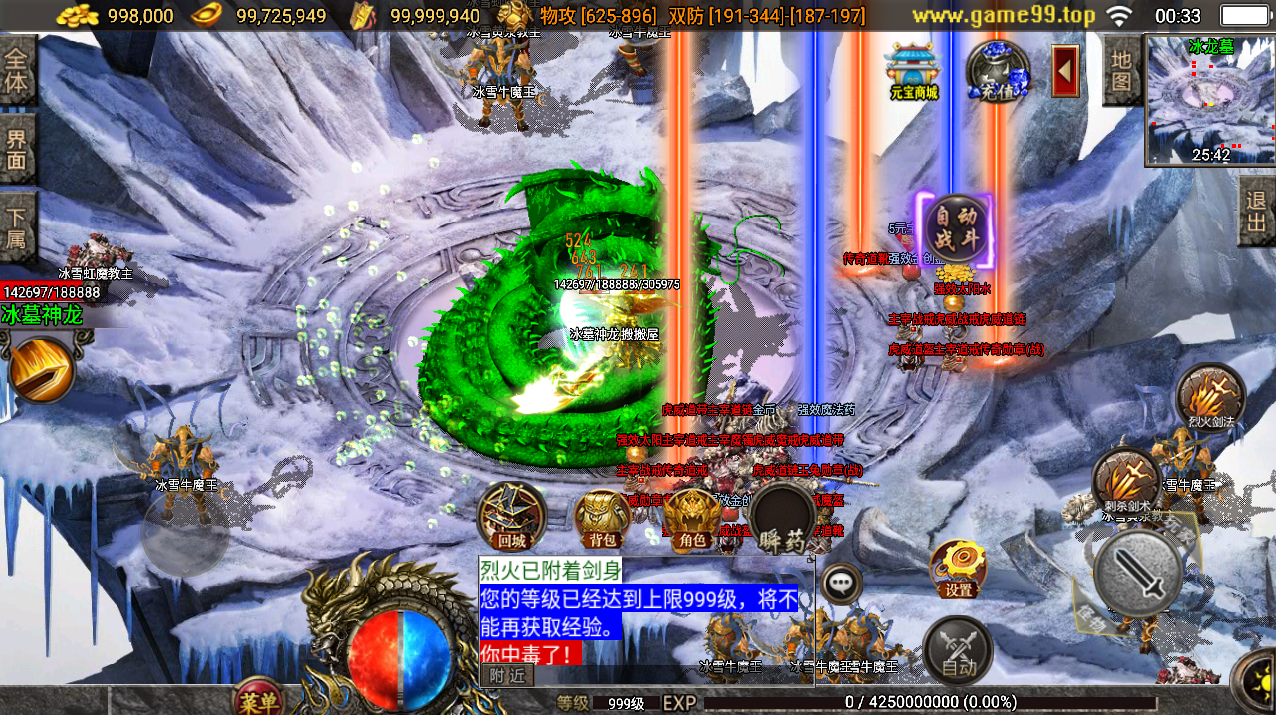The height and width of the screenshot is (715, 1276).
Task: Click the 冰龙墓 minimap
Action: coord(1210,100)
